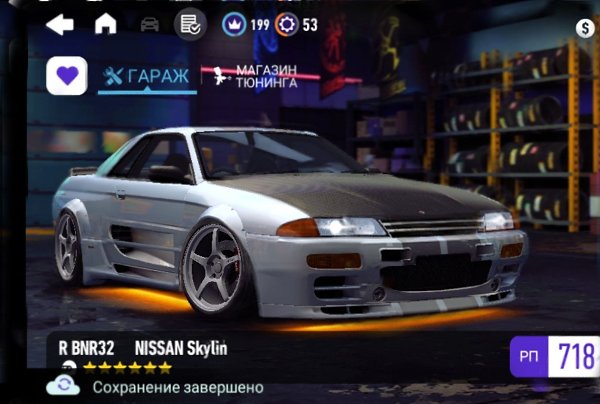Open the car list icon
The height and width of the screenshot is (404, 600).
click(x=150, y=24)
